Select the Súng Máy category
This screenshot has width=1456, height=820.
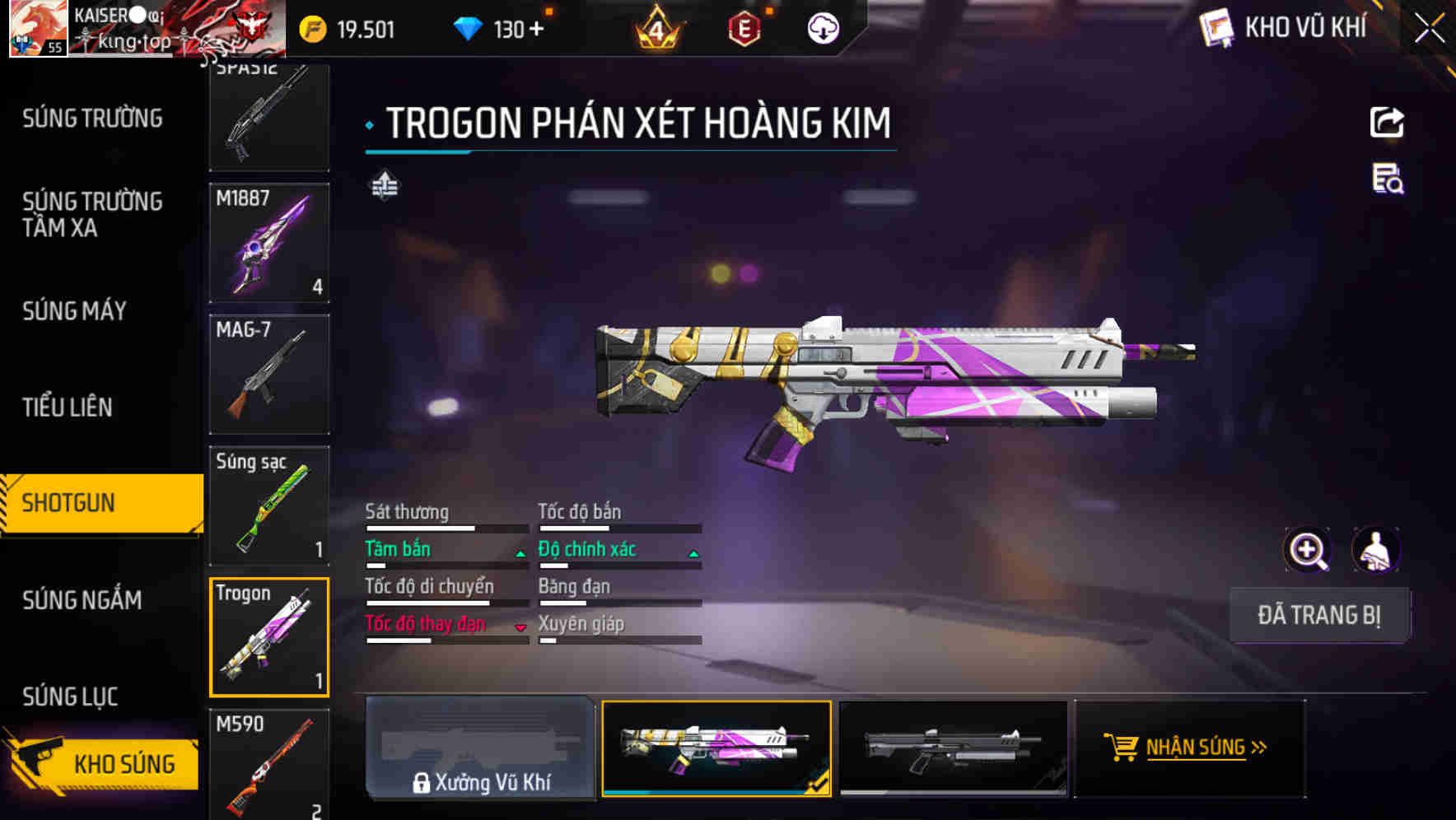(74, 311)
